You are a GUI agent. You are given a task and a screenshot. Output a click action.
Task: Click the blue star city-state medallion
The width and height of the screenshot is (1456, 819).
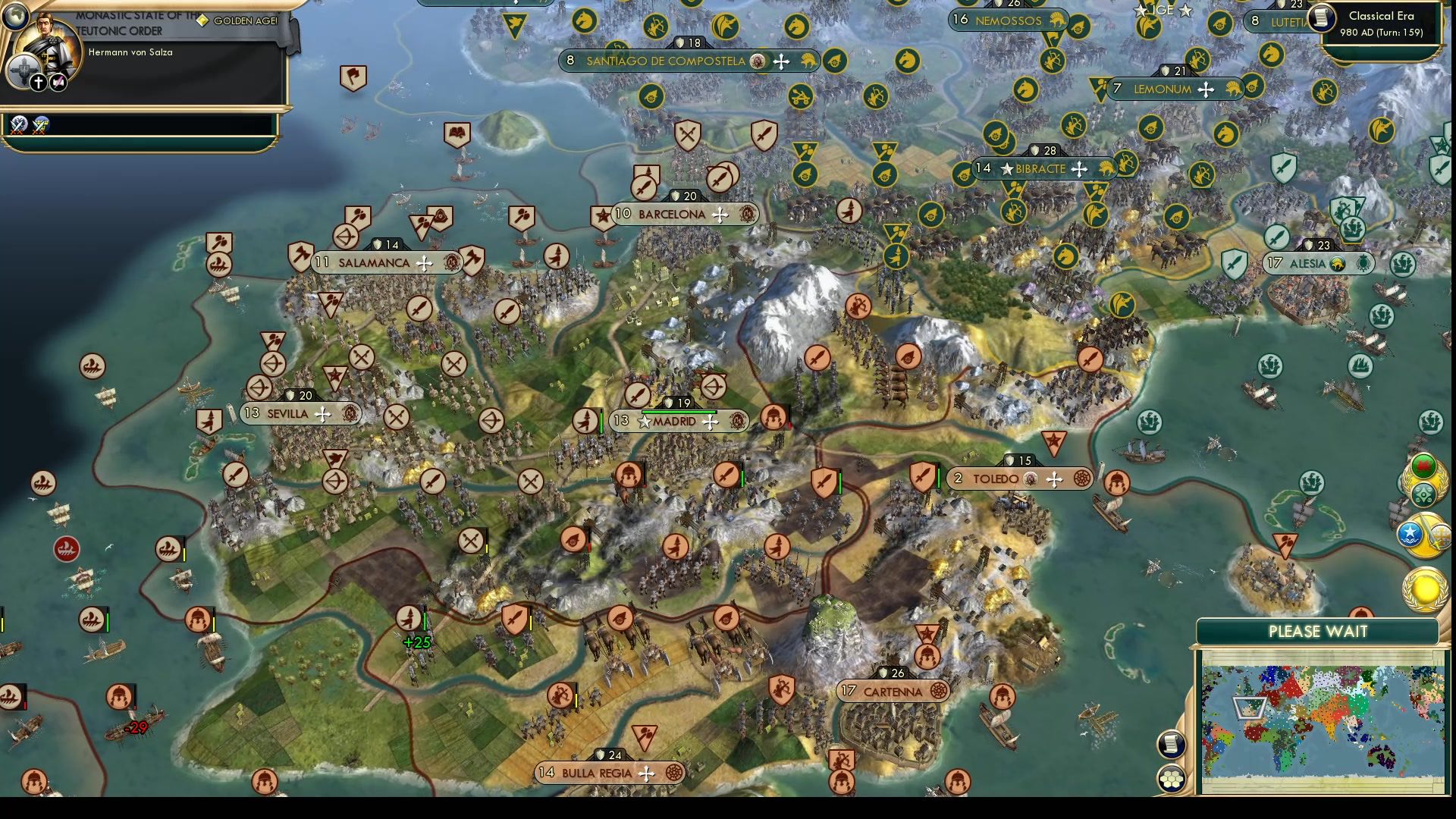pyautogui.click(x=1411, y=533)
